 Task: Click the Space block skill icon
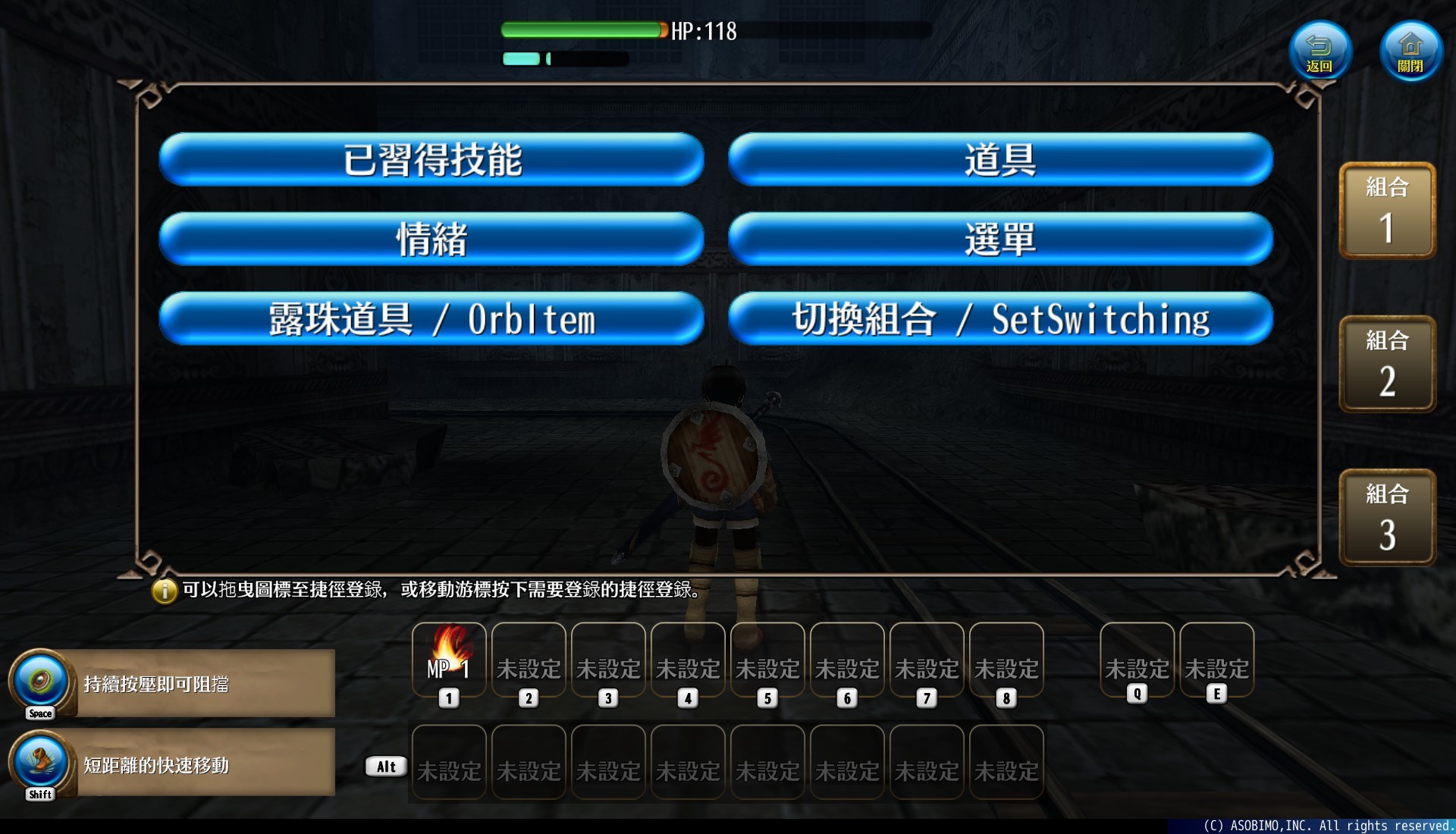[x=39, y=682]
